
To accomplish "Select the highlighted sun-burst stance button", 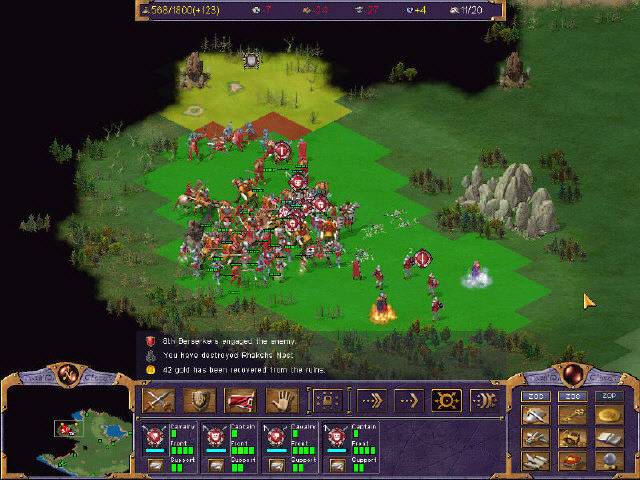I will (x=446, y=400).
